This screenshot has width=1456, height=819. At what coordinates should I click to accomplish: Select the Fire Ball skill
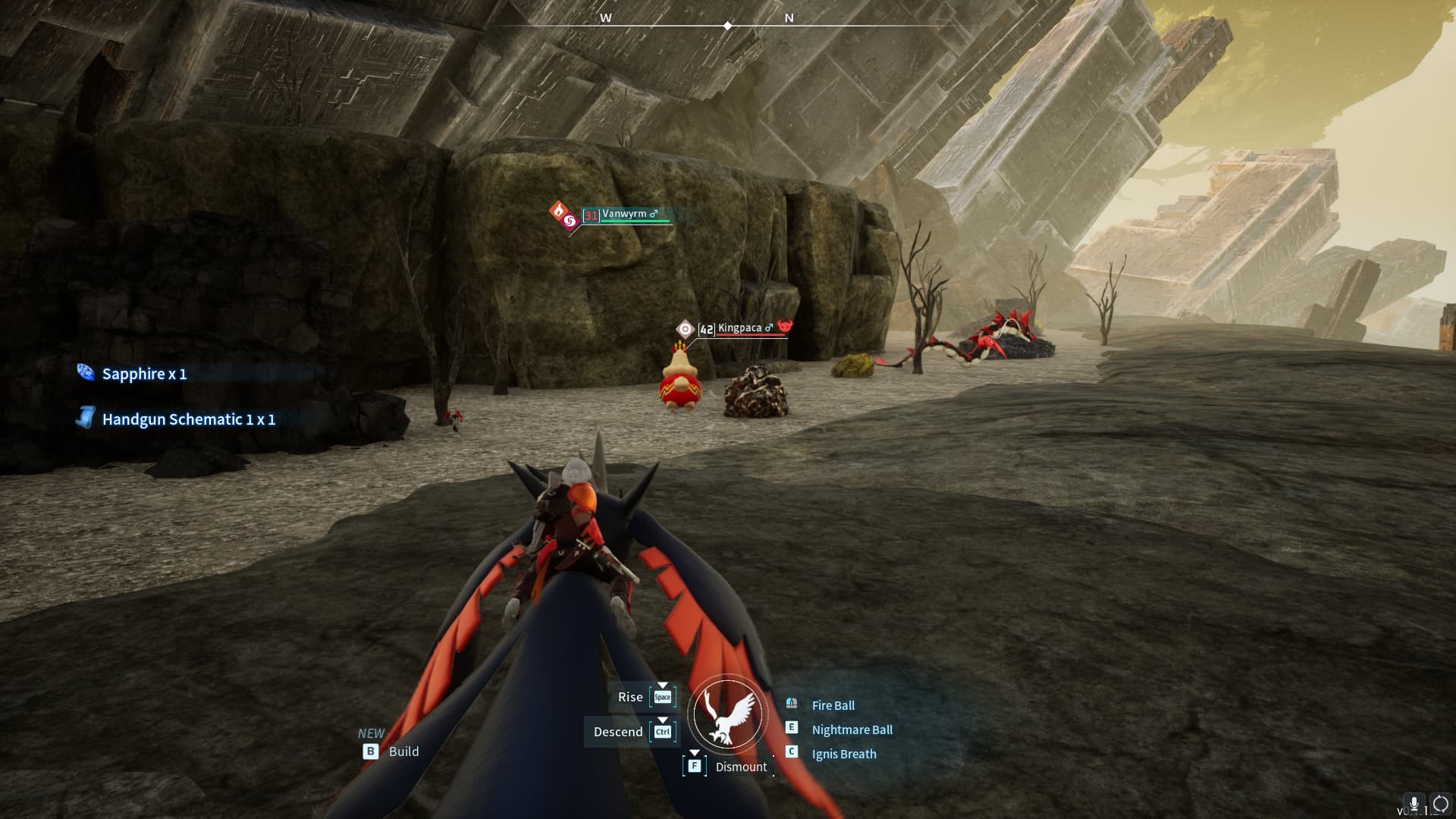[833, 705]
